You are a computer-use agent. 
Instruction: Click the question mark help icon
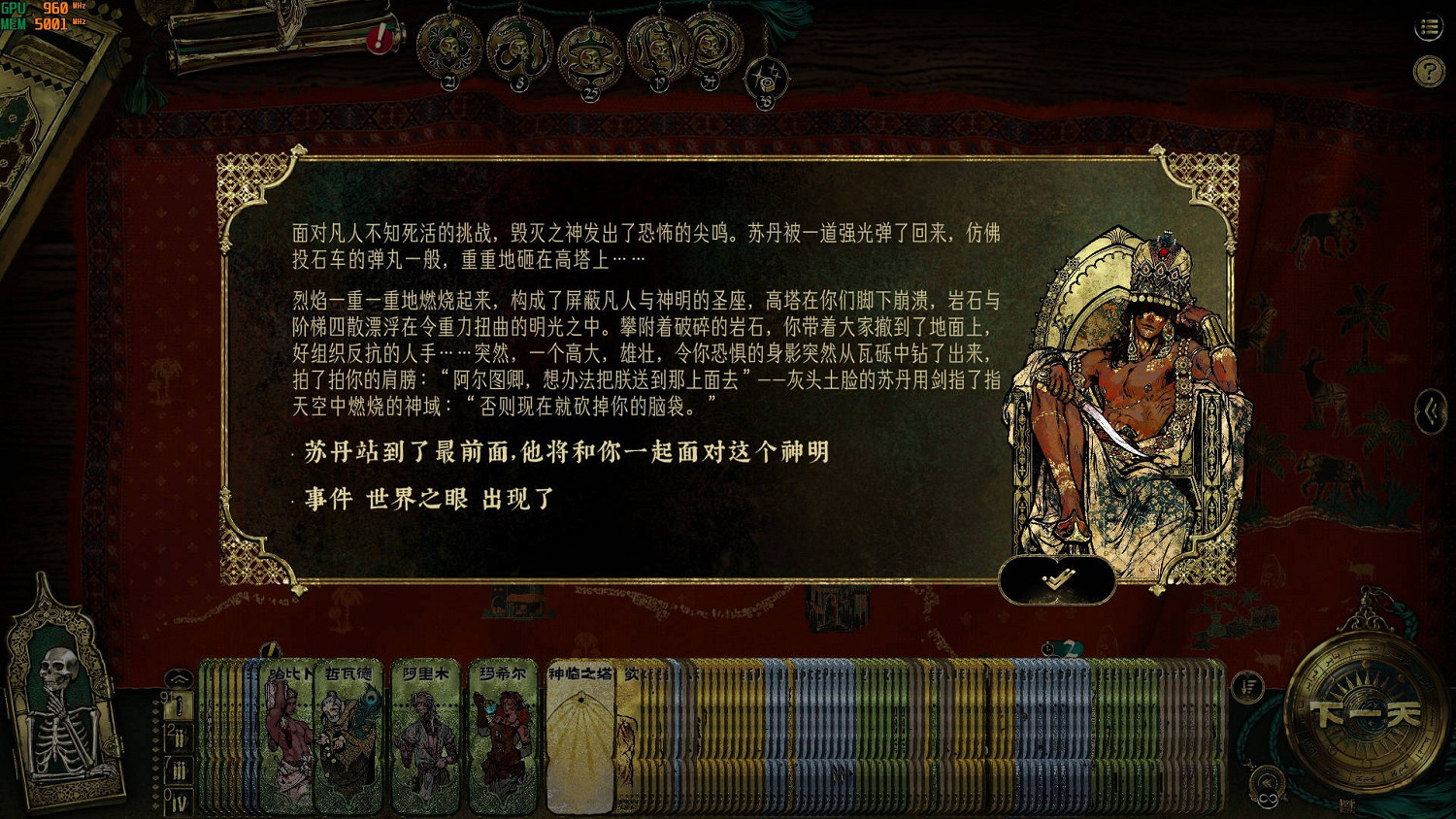tap(1427, 68)
